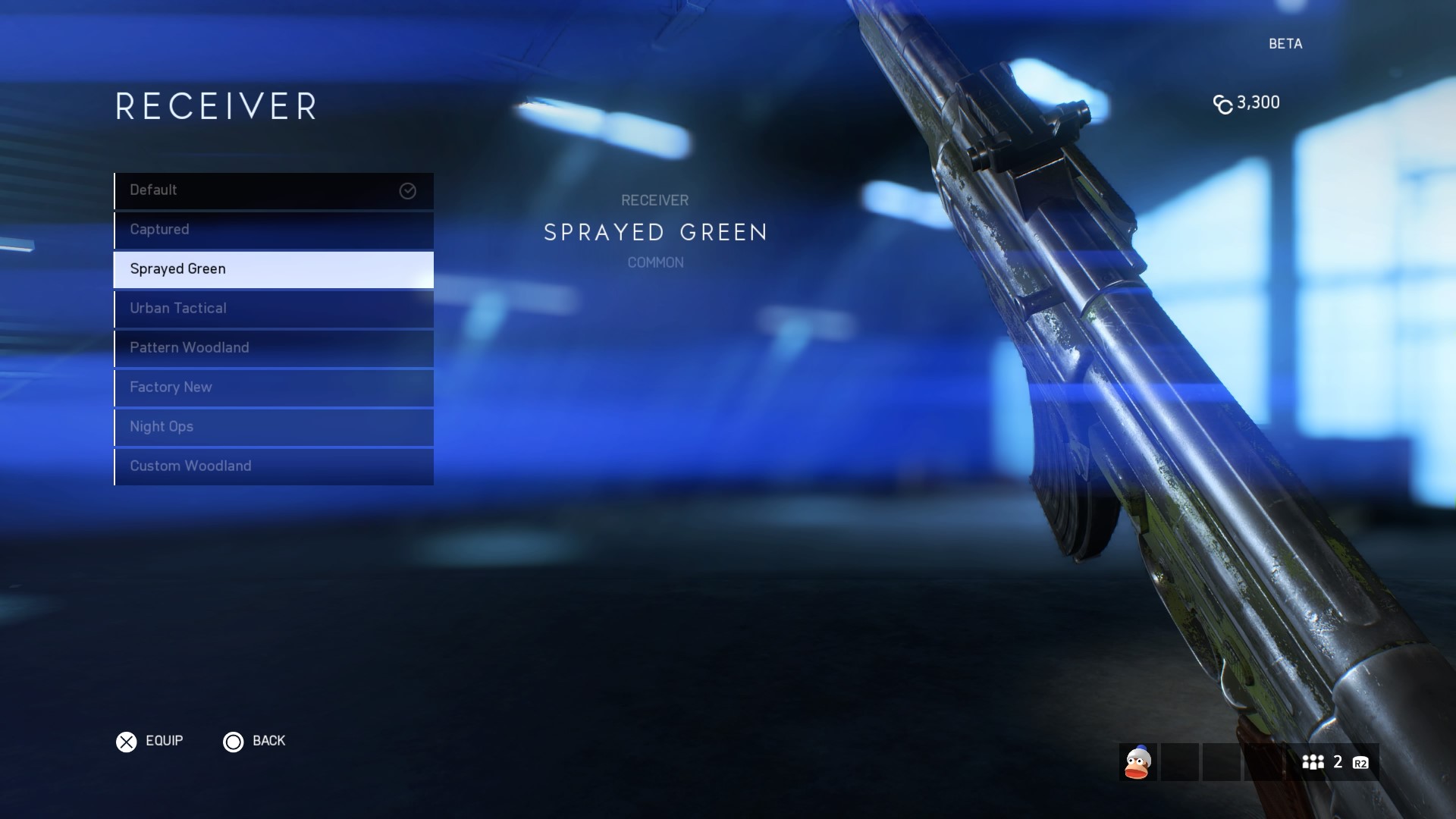Choose the Pattern Woodland skin
1456x819 pixels.
[x=273, y=348]
